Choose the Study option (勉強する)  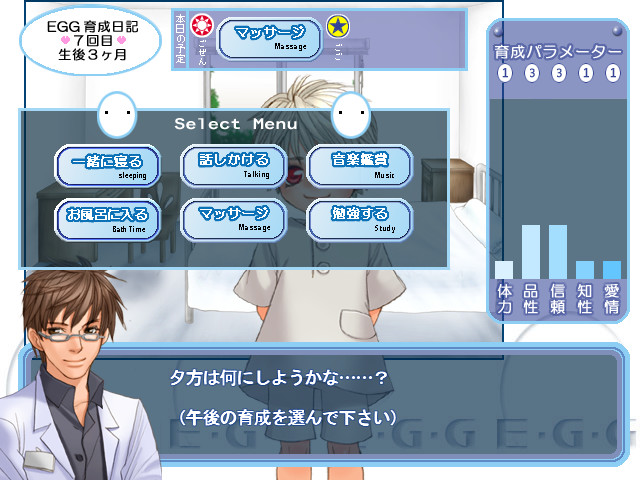359,219
